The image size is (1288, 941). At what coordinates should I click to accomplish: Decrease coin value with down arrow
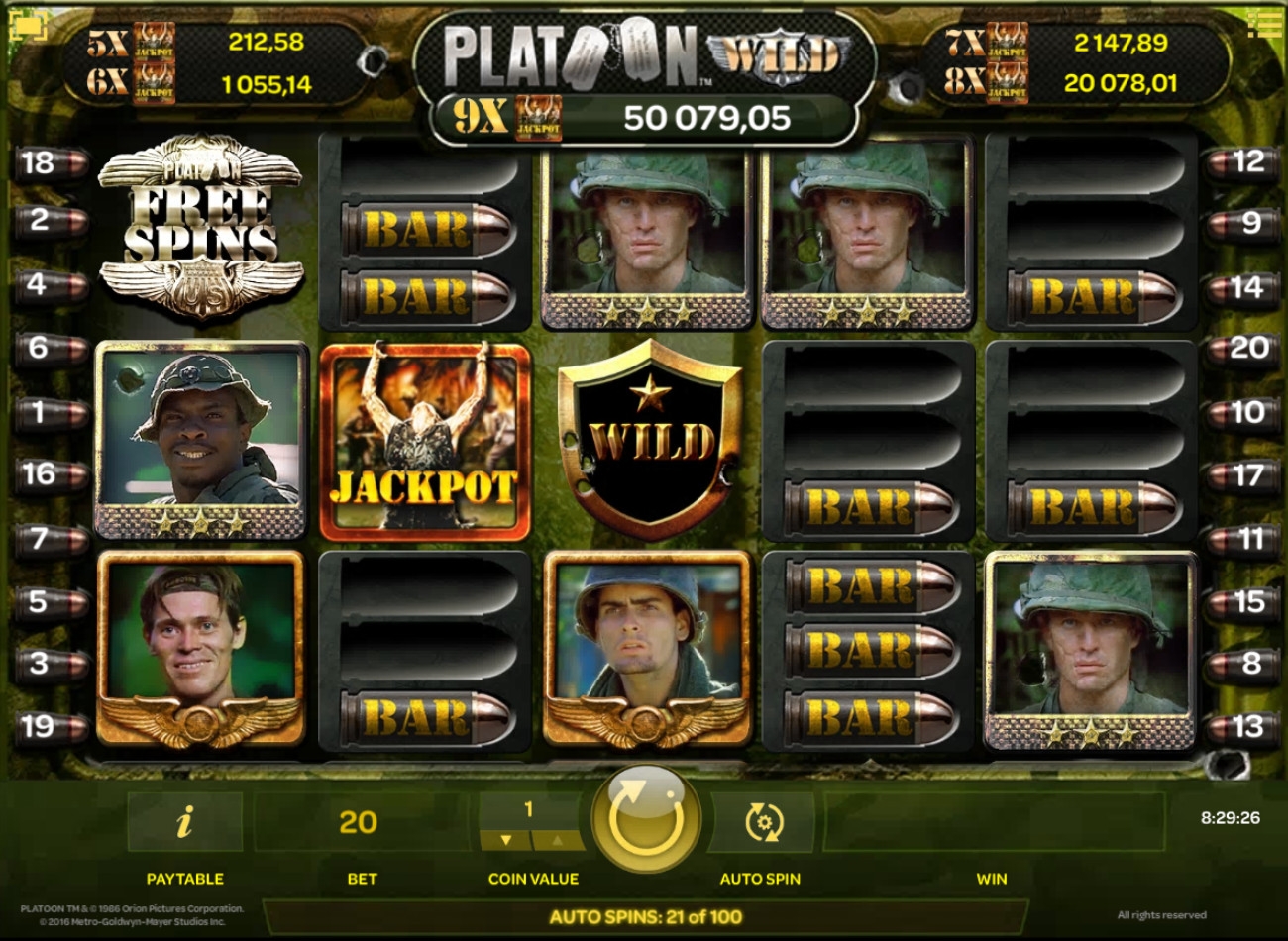[x=506, y=840]
